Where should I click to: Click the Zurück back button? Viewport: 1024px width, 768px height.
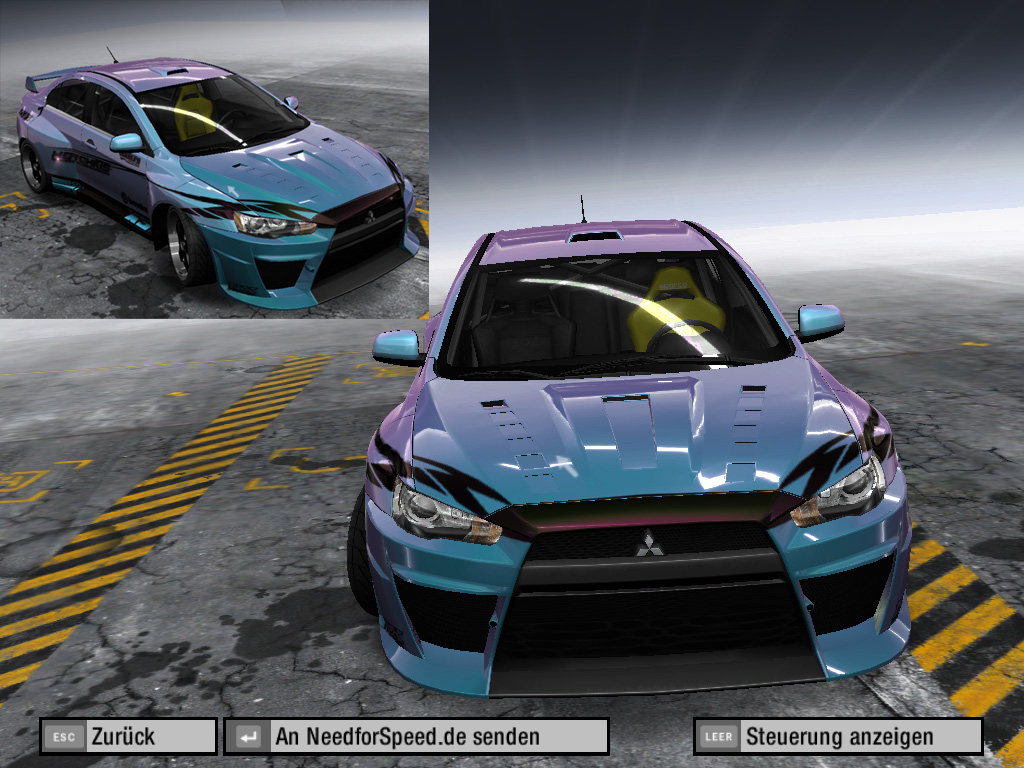(129, 737)
